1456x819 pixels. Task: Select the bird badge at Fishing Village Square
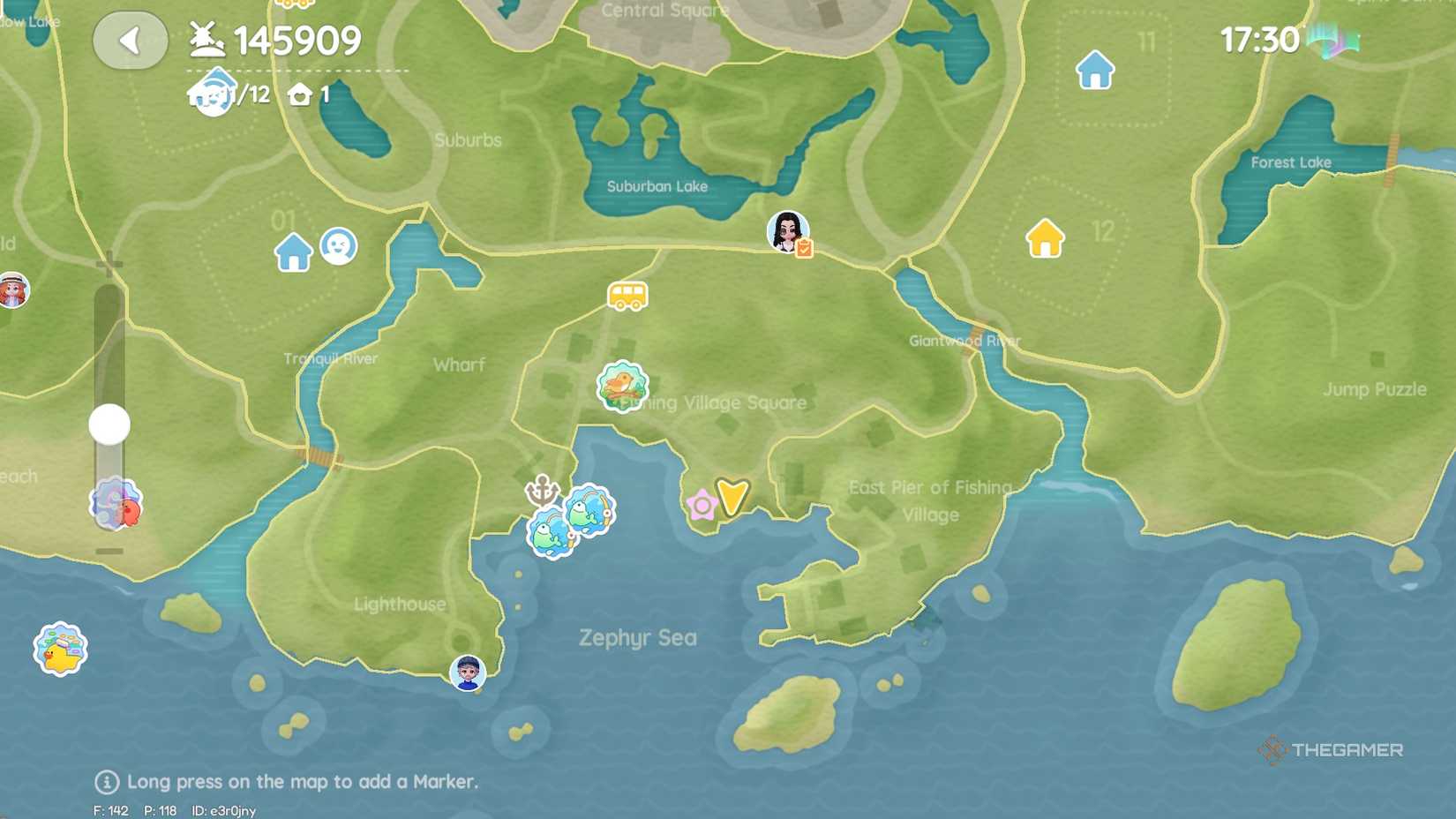point(624,387)
